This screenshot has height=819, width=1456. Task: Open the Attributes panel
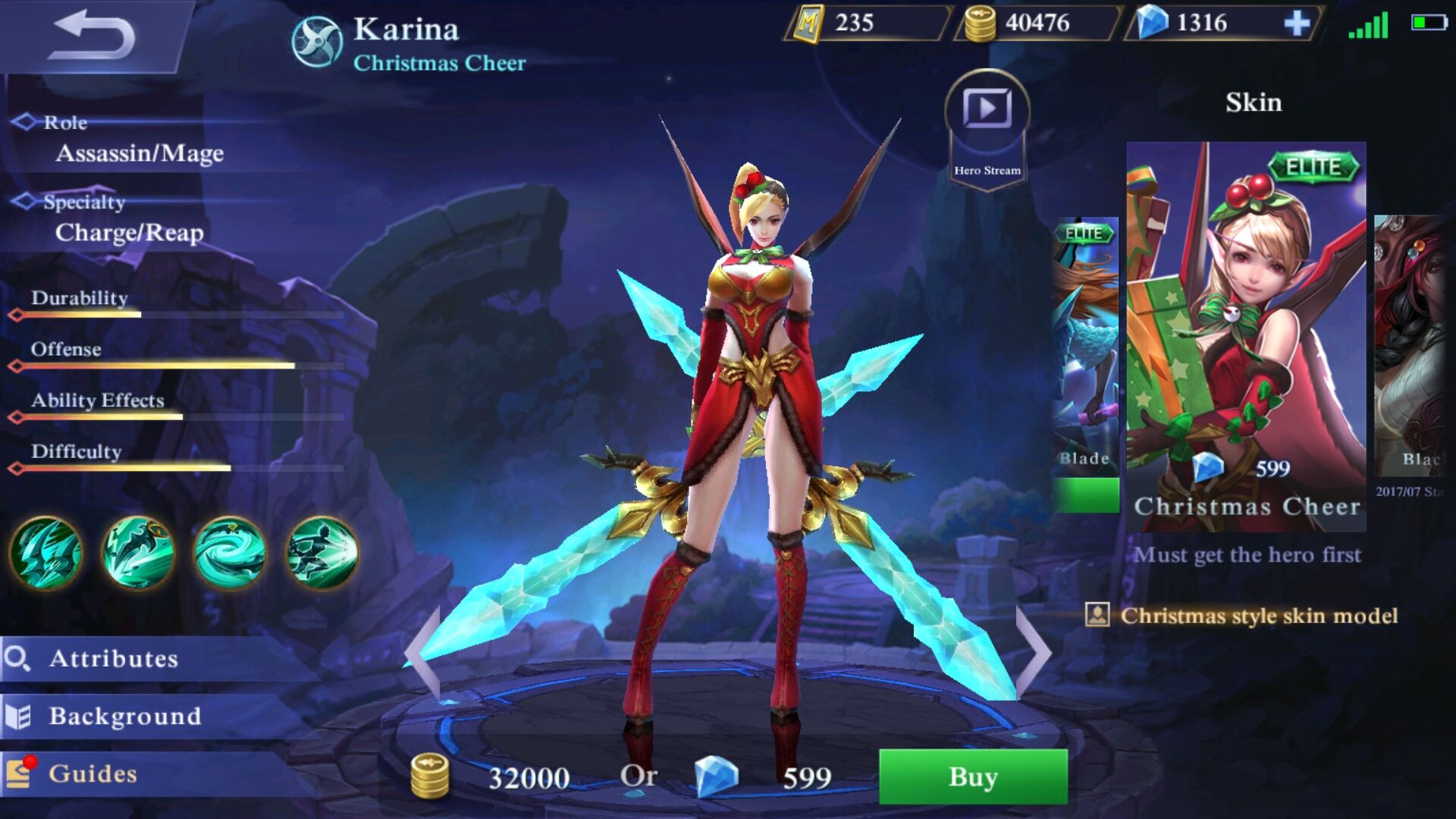pos(114,658)
